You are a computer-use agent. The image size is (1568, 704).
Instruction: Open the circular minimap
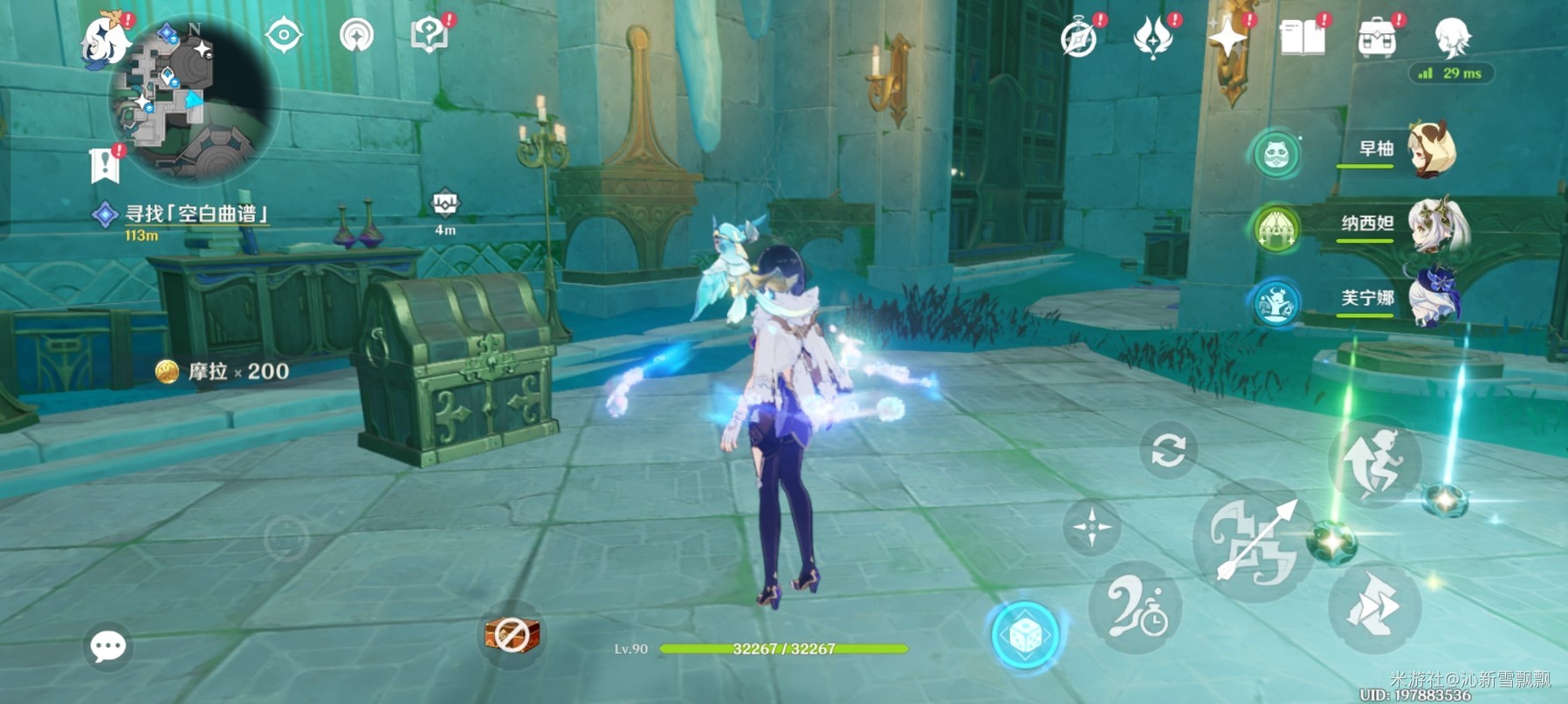(192, 100)
